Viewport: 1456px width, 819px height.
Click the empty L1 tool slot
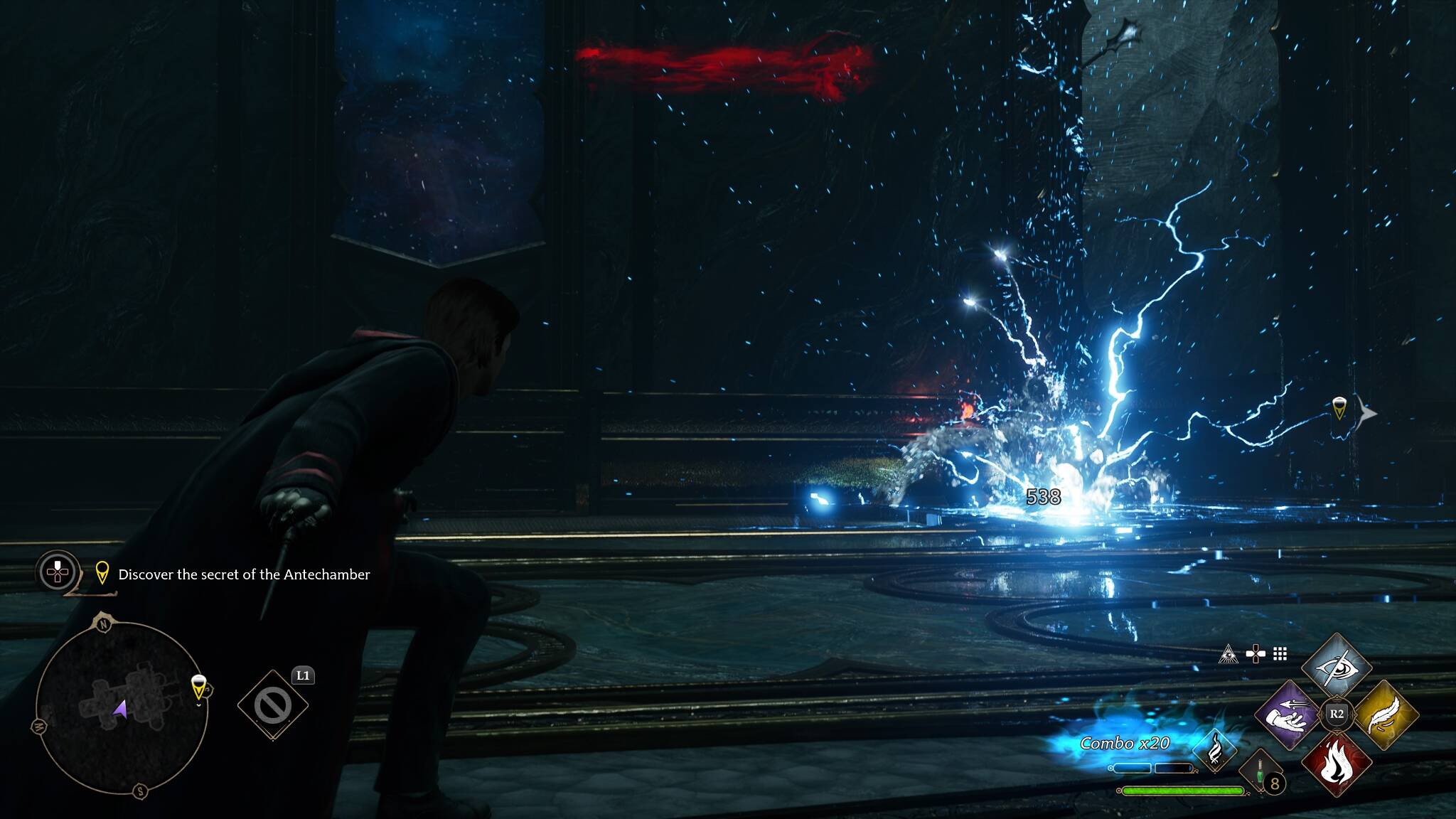(272, 705)
